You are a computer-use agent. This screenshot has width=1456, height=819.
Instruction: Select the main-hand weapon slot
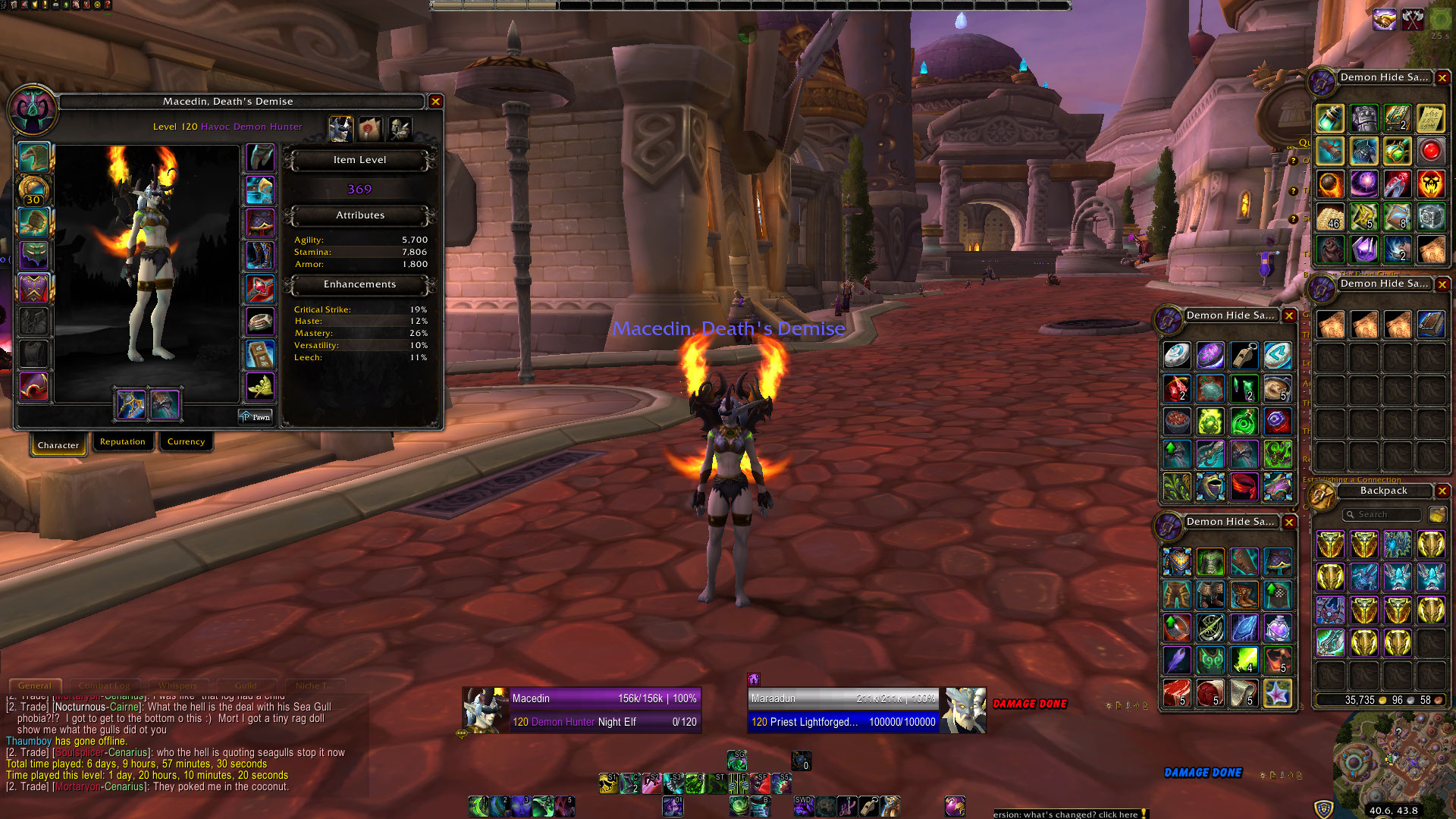click(130, 403)
